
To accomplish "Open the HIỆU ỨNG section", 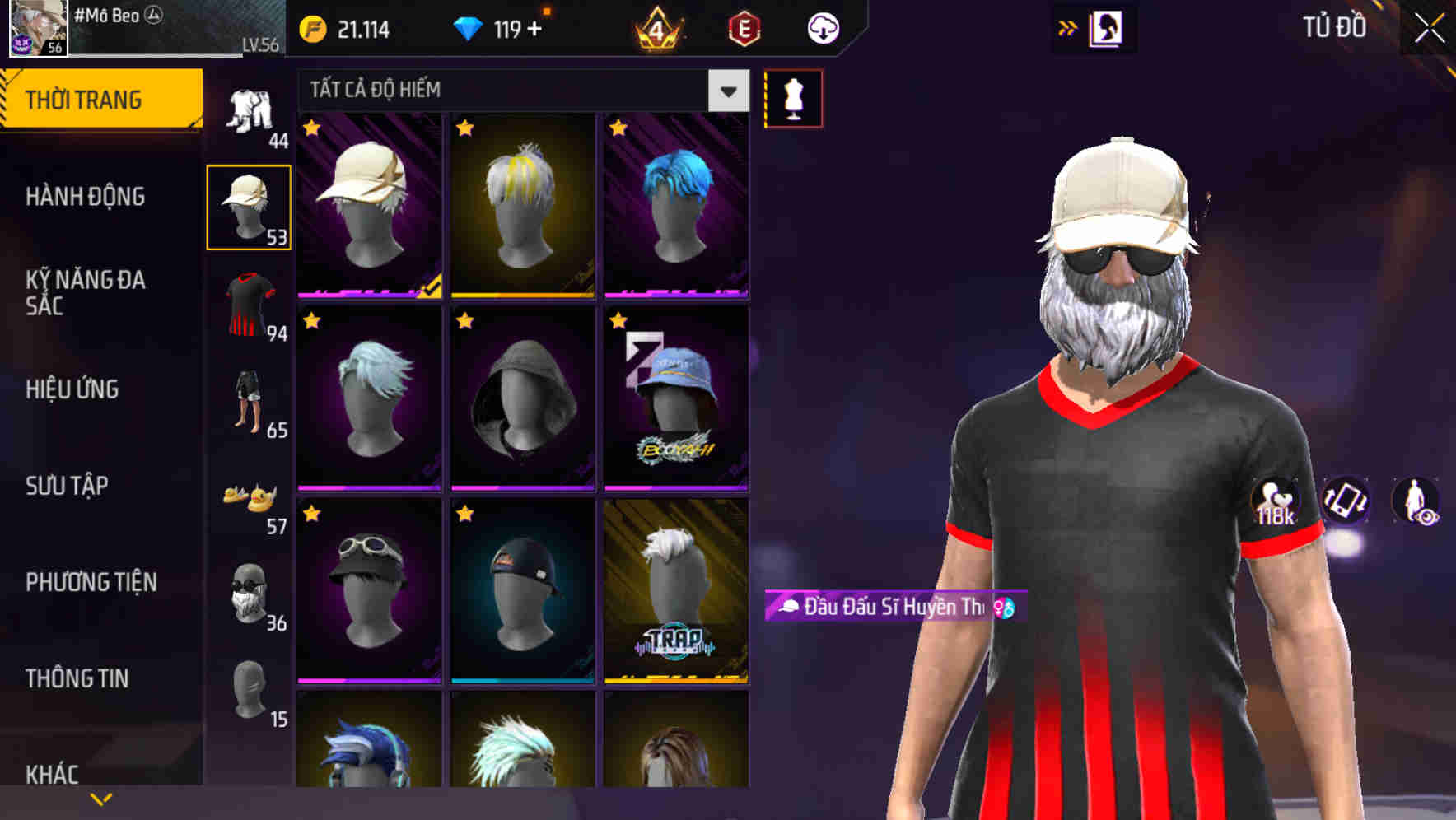I will click(71, 389).
